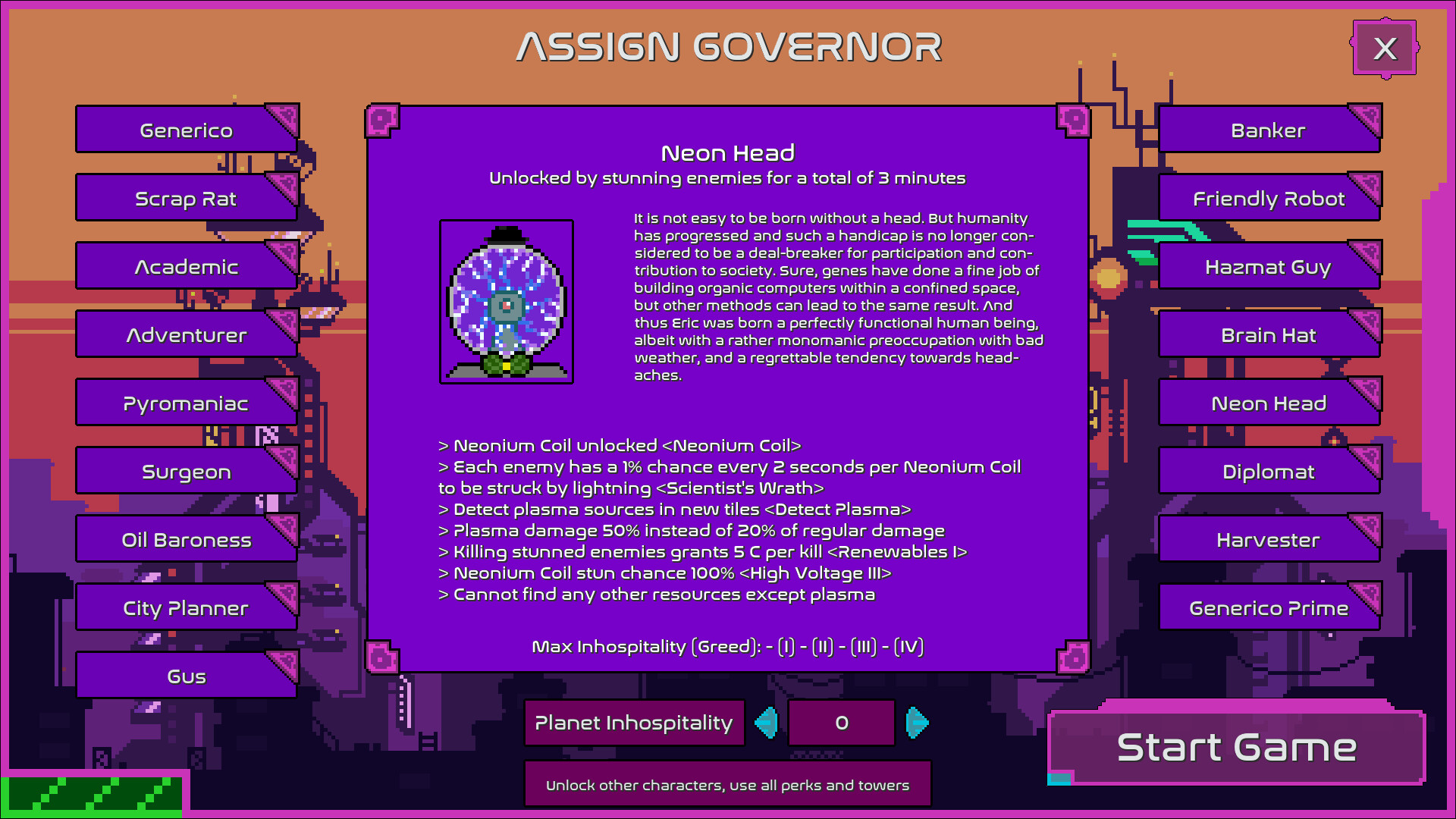Click the Planet Inhospitality value box

842,723
